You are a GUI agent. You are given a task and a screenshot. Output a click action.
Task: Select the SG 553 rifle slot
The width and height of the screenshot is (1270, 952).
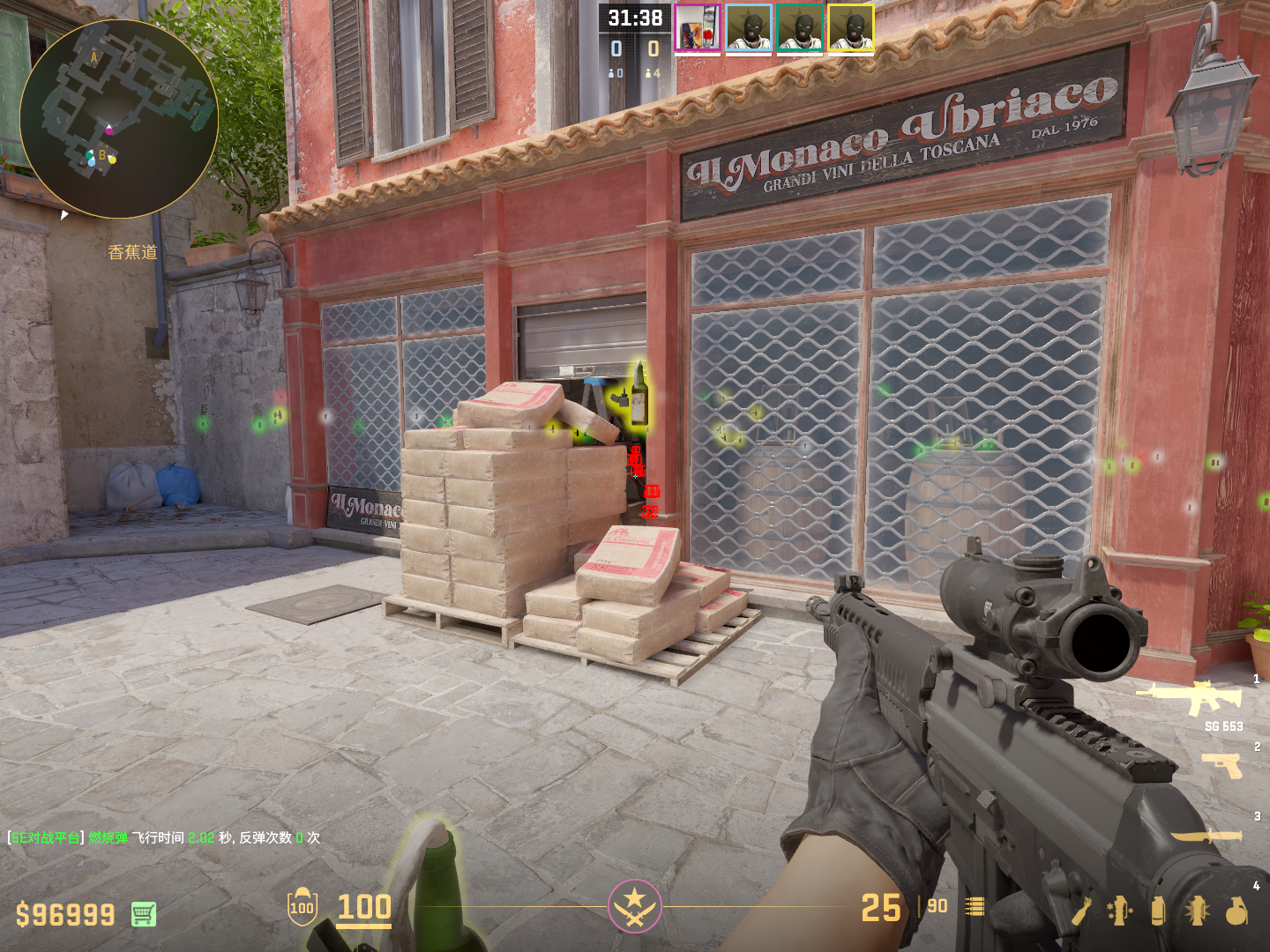tap(1191, 698)
